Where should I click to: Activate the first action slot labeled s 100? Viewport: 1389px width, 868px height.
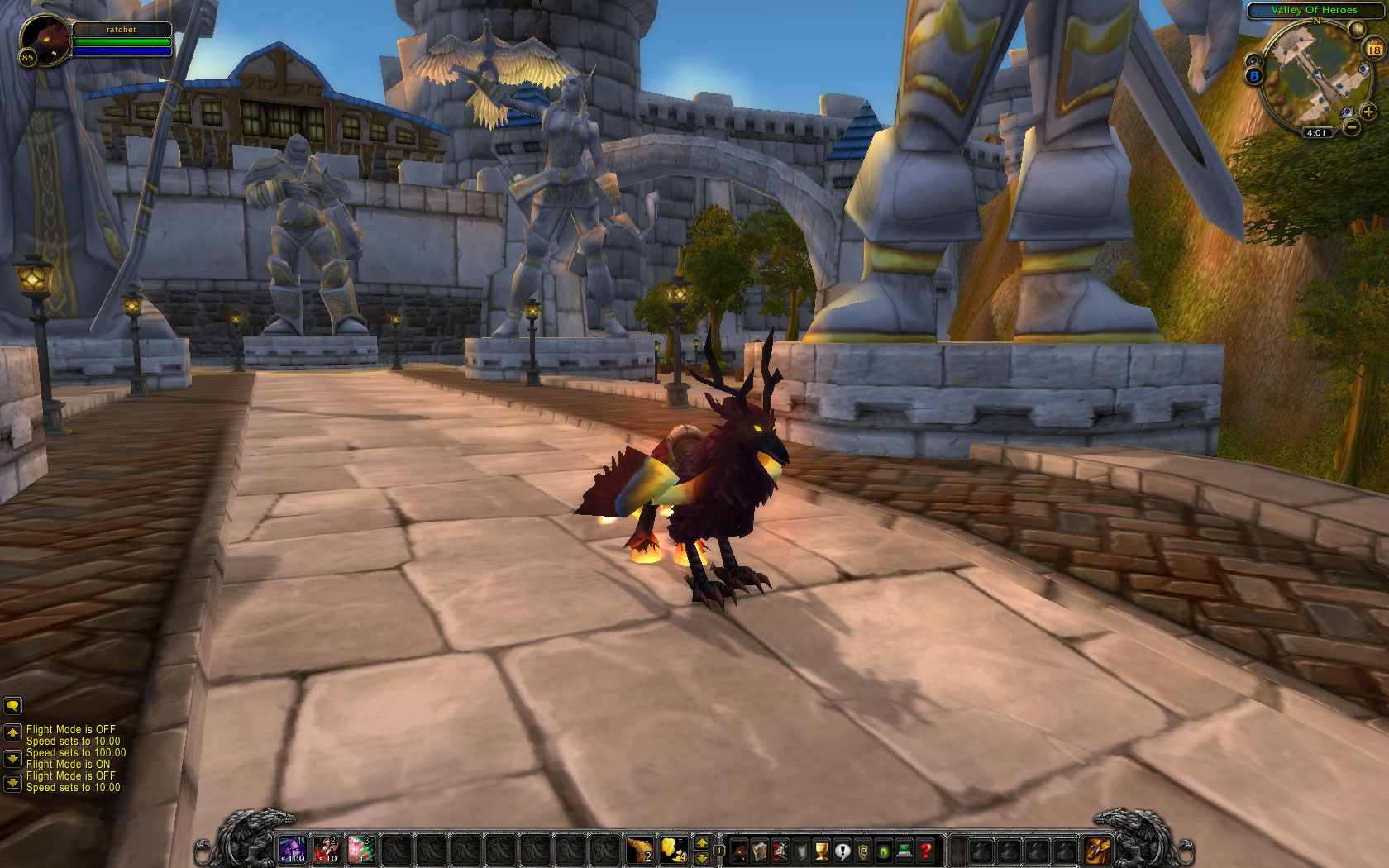[292, 849]
